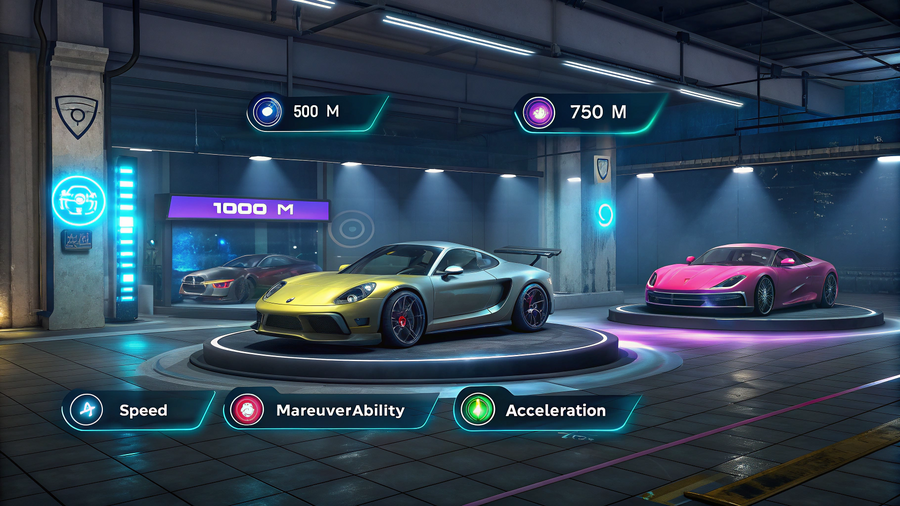Viewport: 900px width, 506px height.
Task: Pick the pink sports car on its platform
Action: point(741,276)
